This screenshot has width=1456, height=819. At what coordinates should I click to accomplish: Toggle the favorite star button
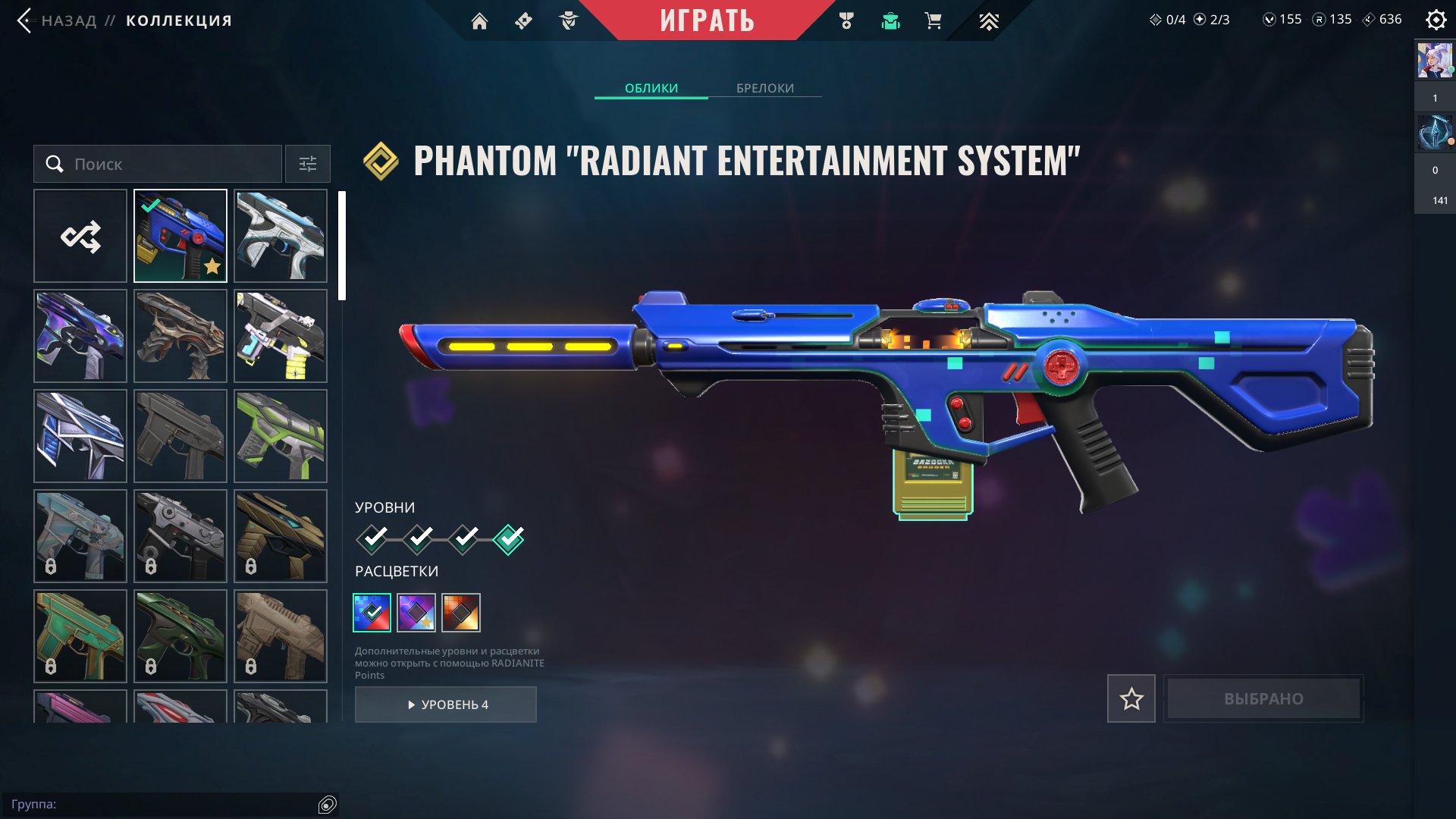tap(1131, 698)
